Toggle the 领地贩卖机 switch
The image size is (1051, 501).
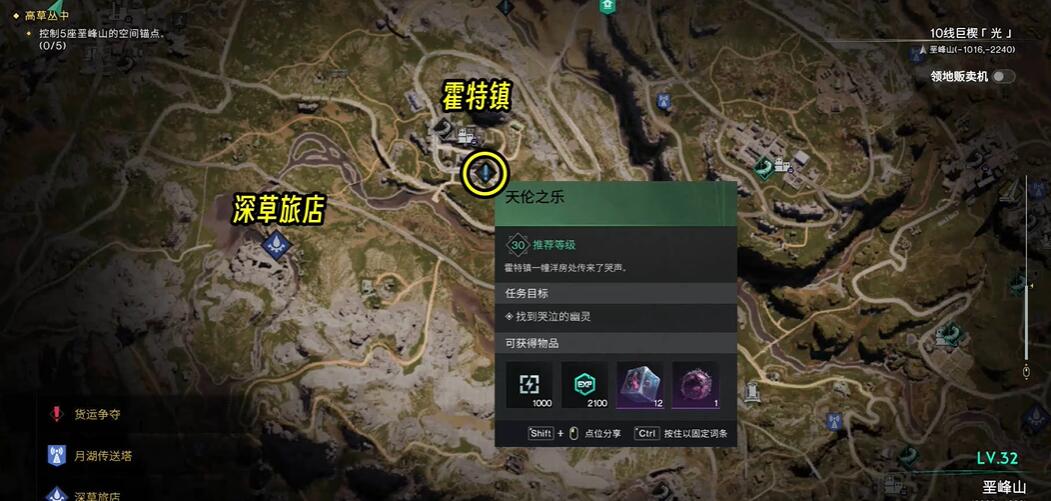pyautogui.click(x=1001, y=76)
